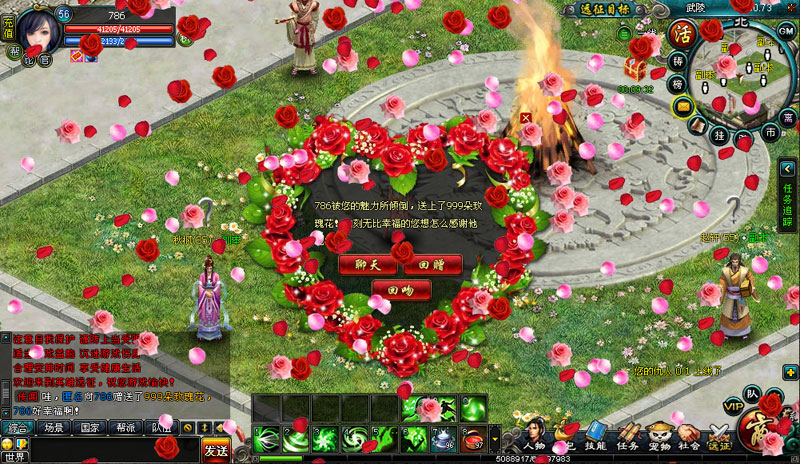Viewport: 800px width, 464px height.
Task: Open the 国家 chat tab
Action: click(x=90, y=427)
